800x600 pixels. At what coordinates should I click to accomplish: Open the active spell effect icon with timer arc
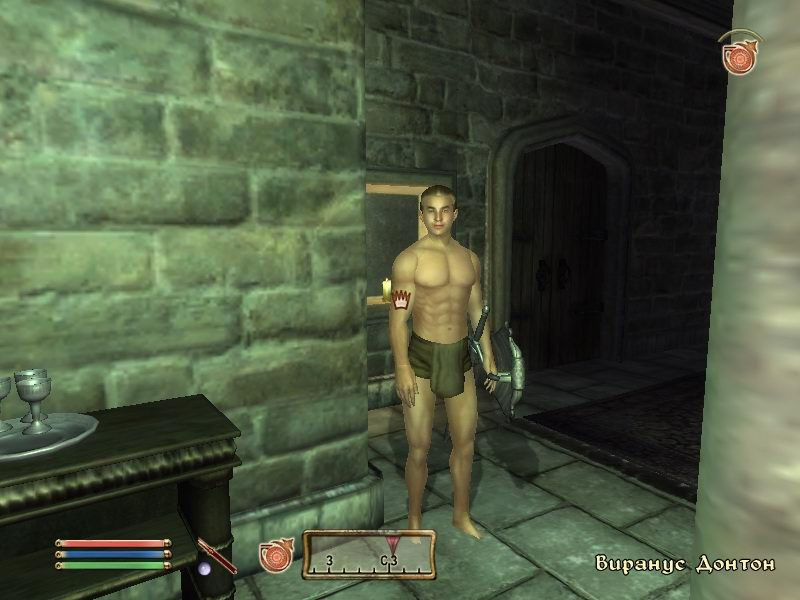point(737,55)
